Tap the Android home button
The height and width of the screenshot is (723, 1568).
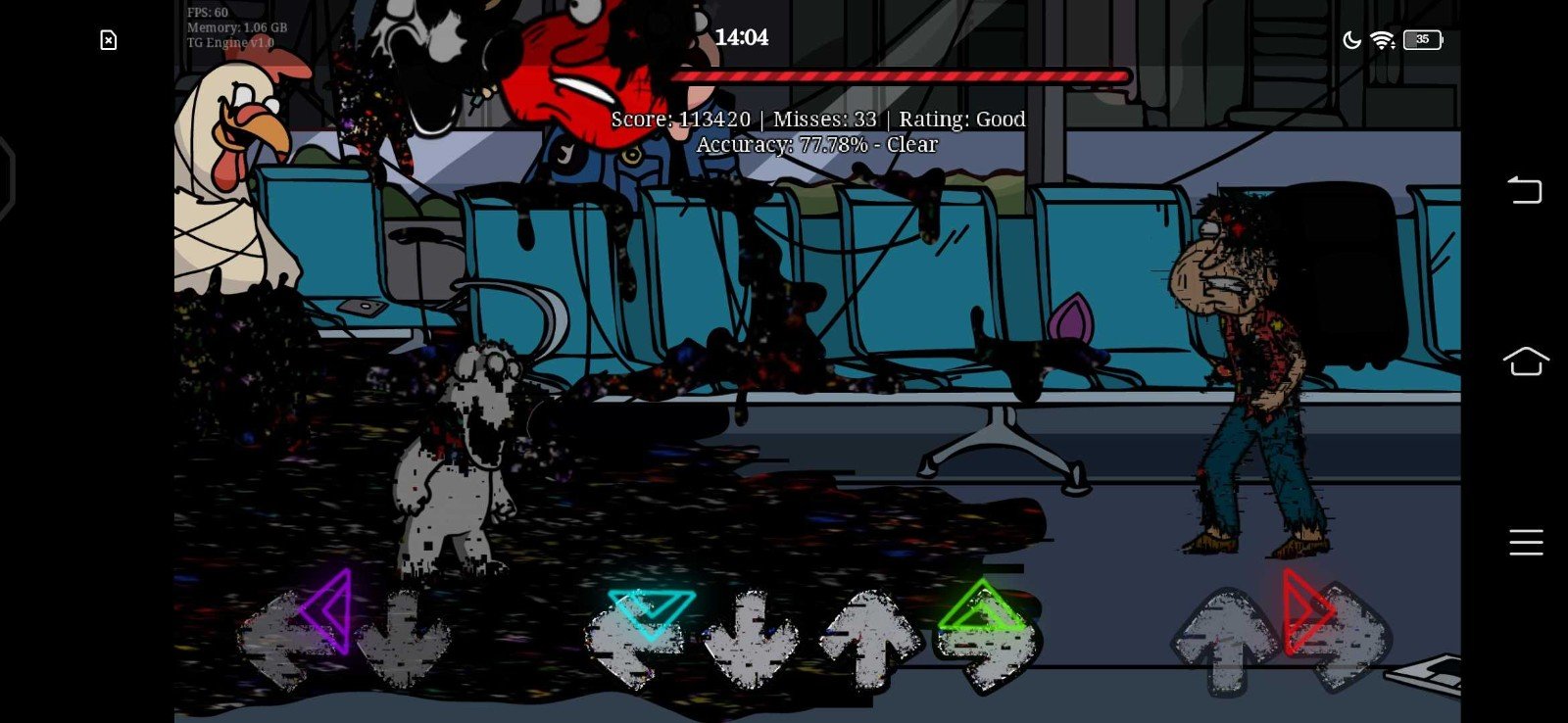click(x=1525, y=361)
